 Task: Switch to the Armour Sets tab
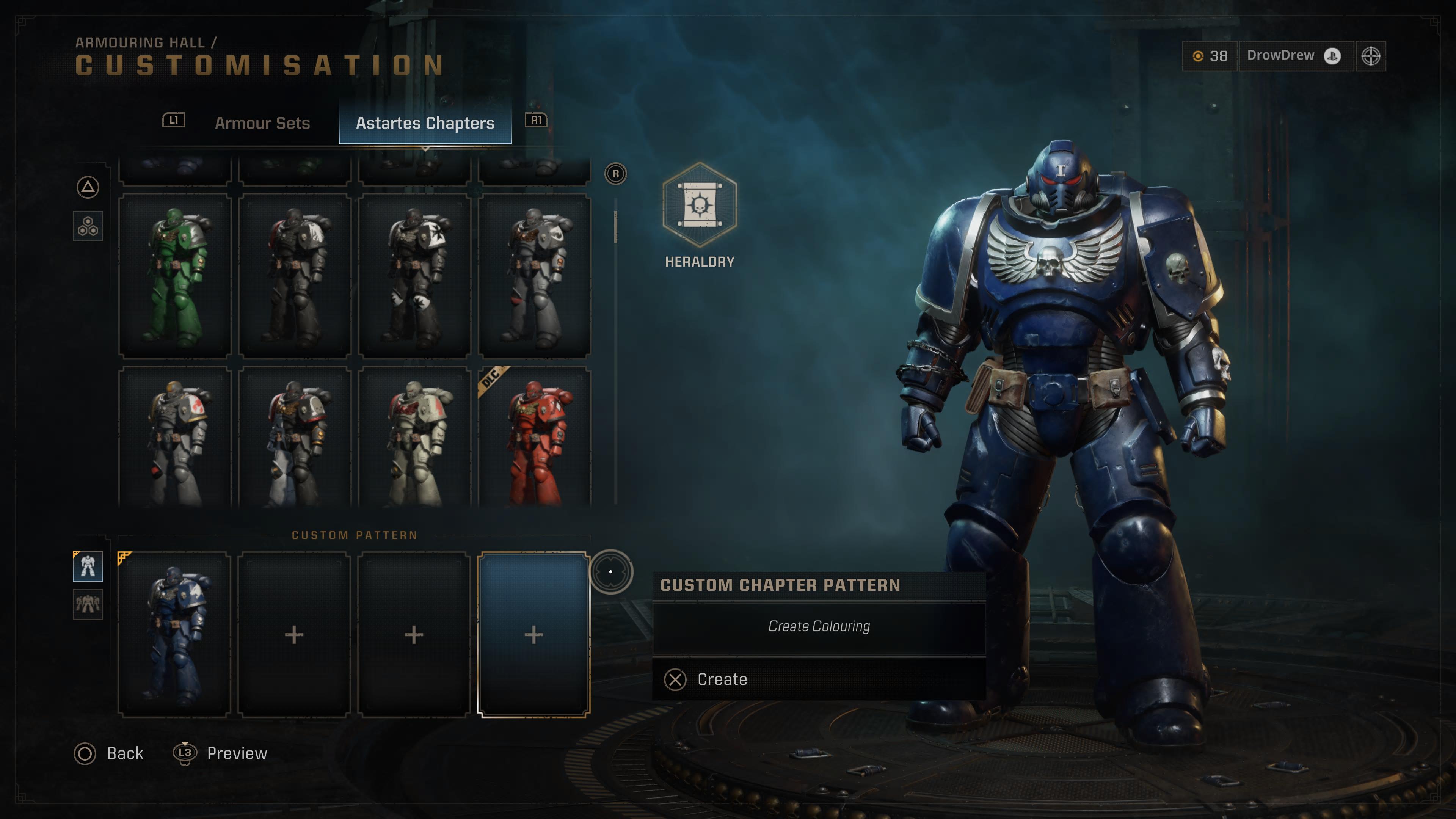[x=262, y=123]
